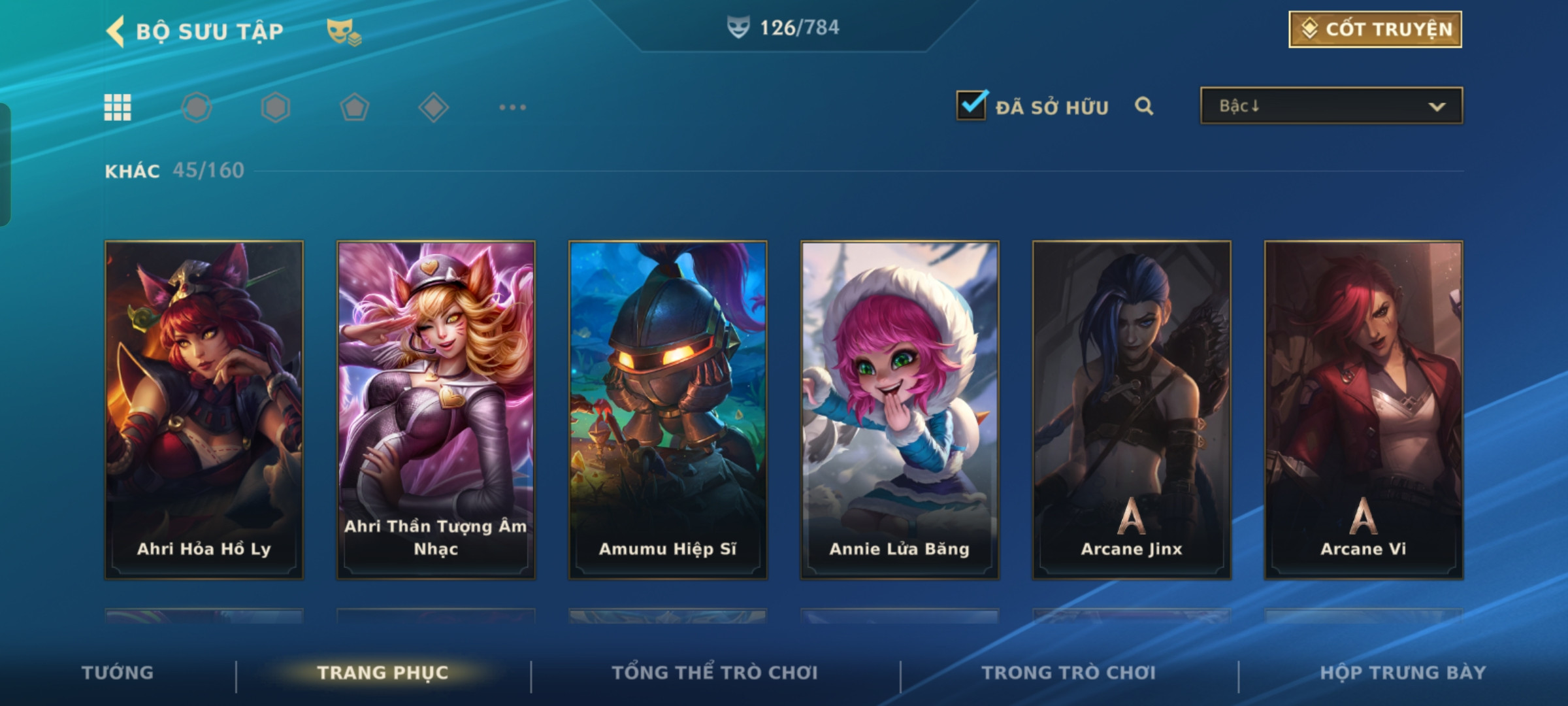Open the Trong Trò Chơi tab
Image resolution: width=1568 pixels, height=706 pixels.
(1069, 673)
